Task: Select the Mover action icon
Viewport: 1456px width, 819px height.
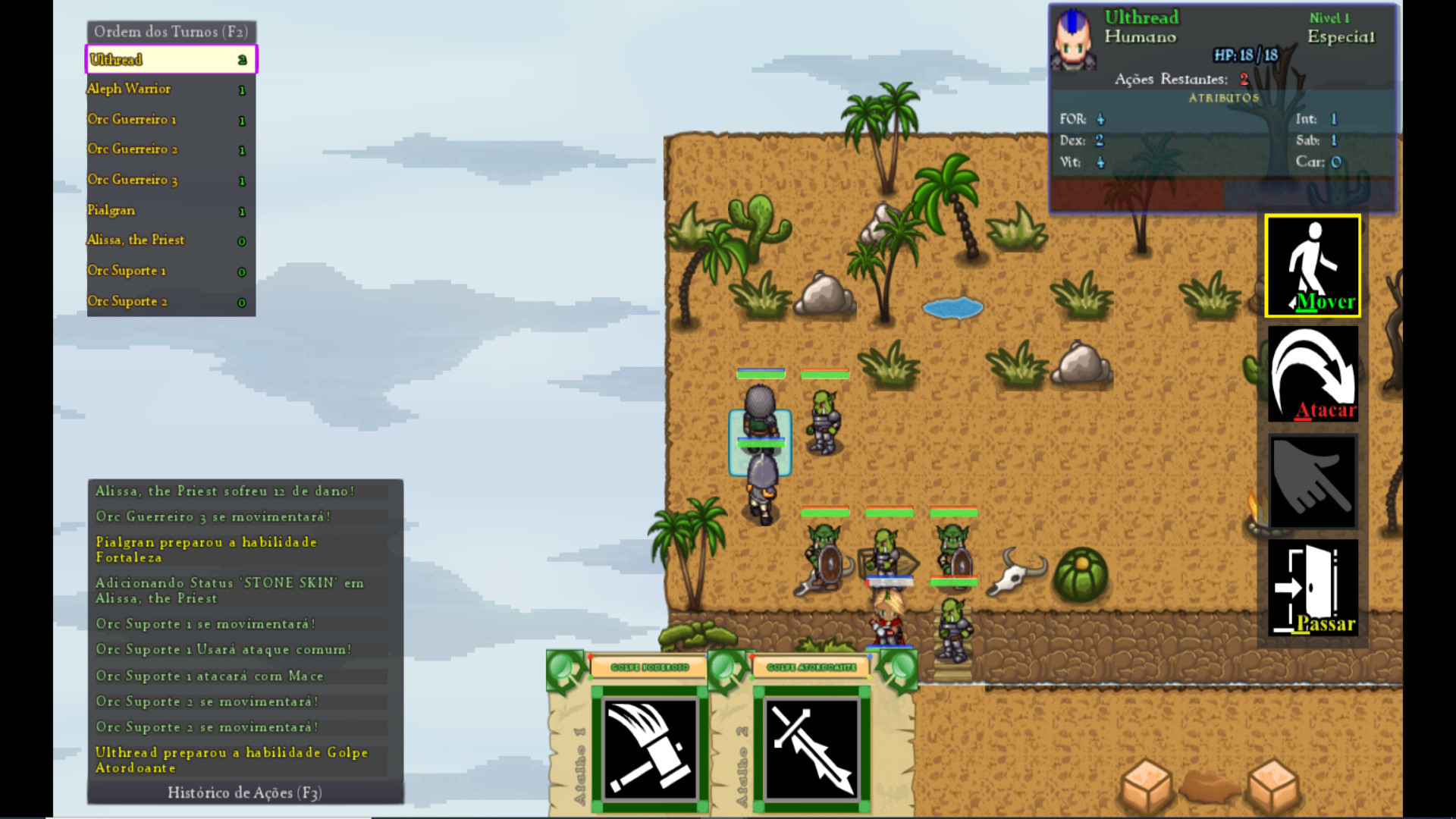Action: (x=1312, y=267)
